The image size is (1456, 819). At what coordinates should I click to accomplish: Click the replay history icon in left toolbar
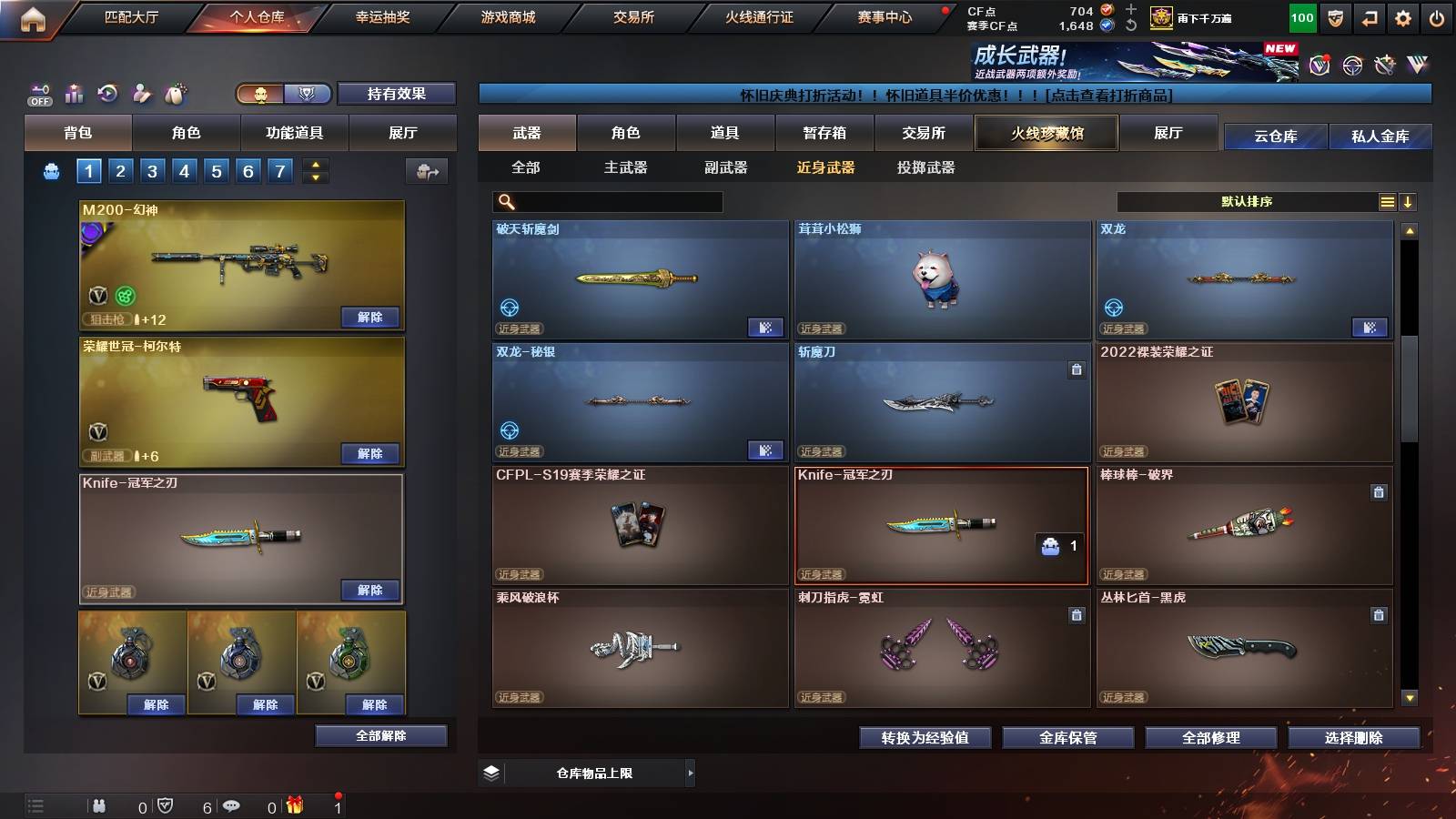[x=108, y=94]
